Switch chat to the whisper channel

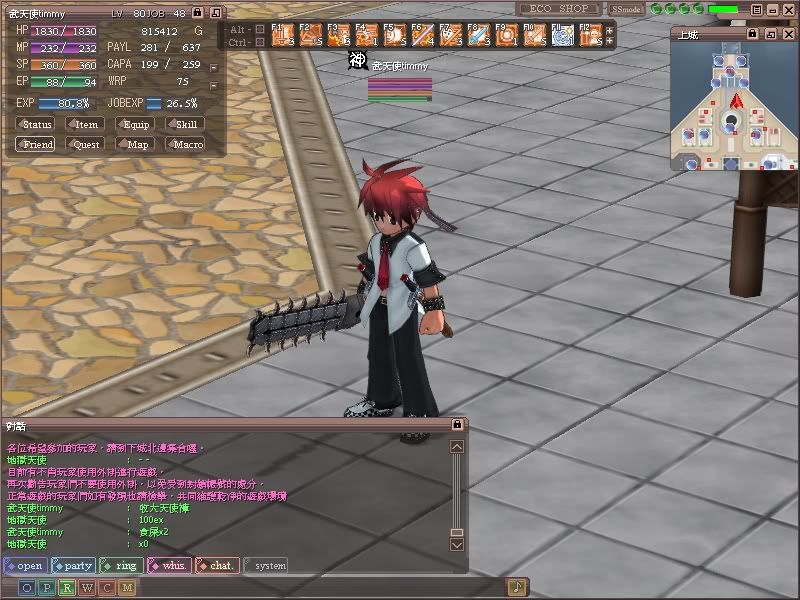click(x=169, y=565)
